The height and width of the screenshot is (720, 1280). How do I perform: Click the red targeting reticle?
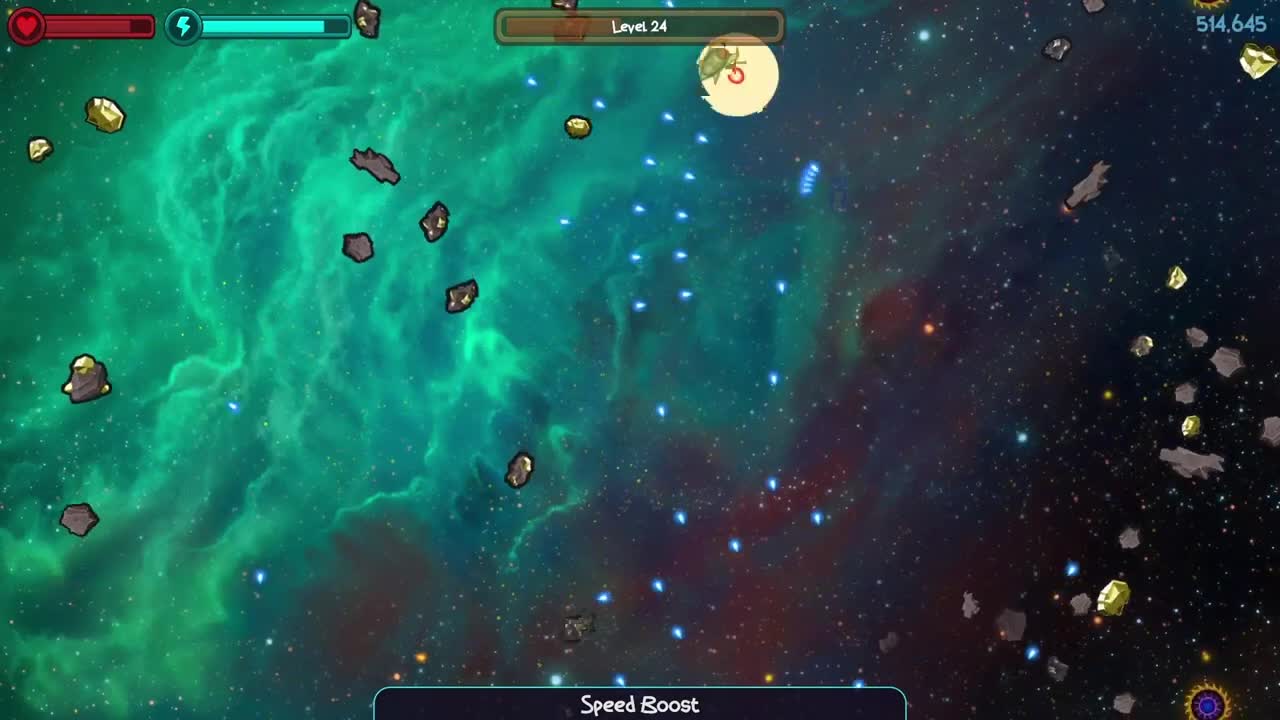[736, 73]
